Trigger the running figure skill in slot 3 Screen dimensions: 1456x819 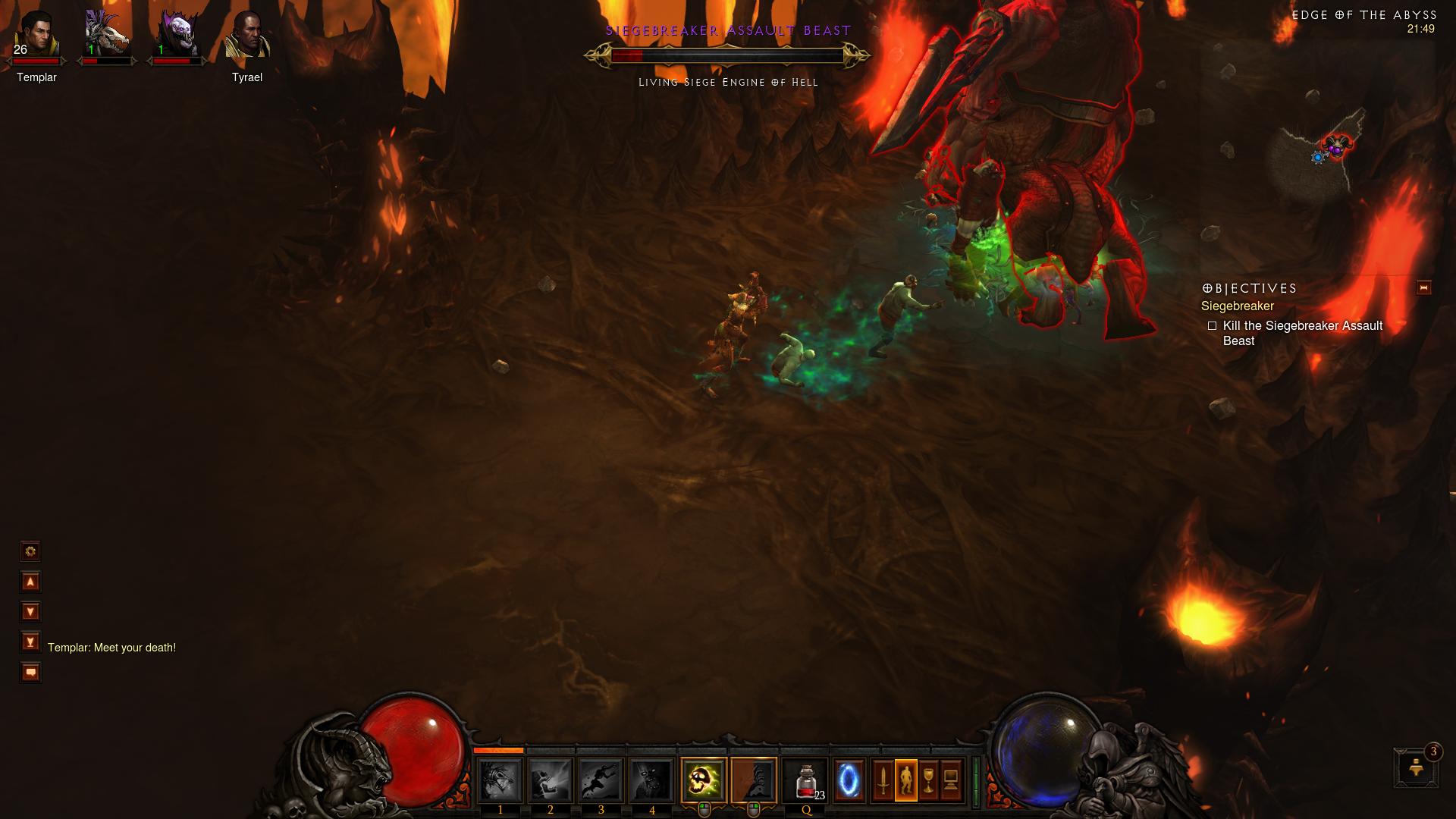[601, 780]
